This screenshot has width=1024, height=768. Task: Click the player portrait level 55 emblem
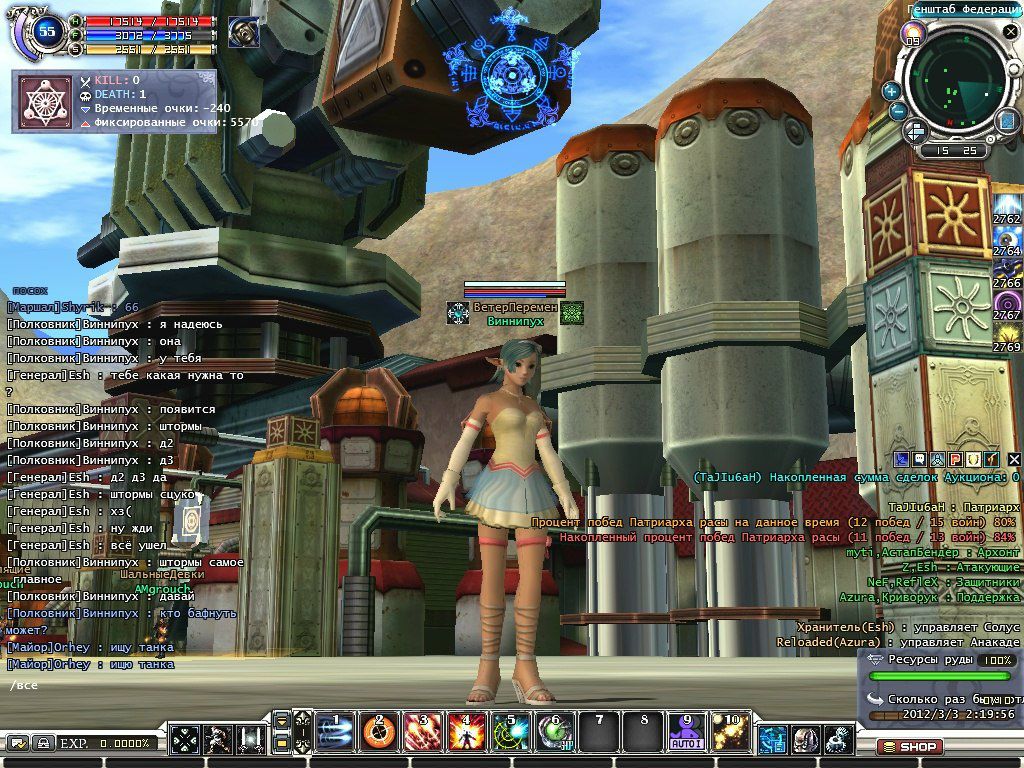click(45, 30)
